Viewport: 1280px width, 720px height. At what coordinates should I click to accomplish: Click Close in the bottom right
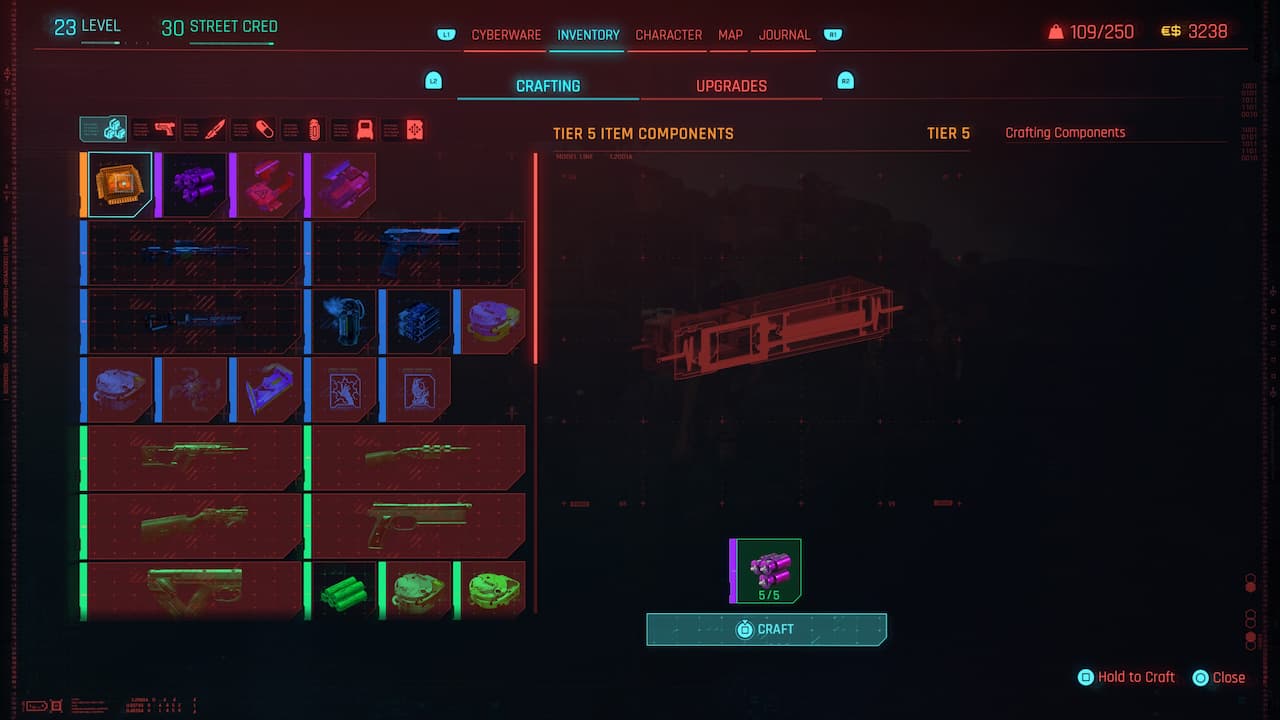(x=1227, y=677)
